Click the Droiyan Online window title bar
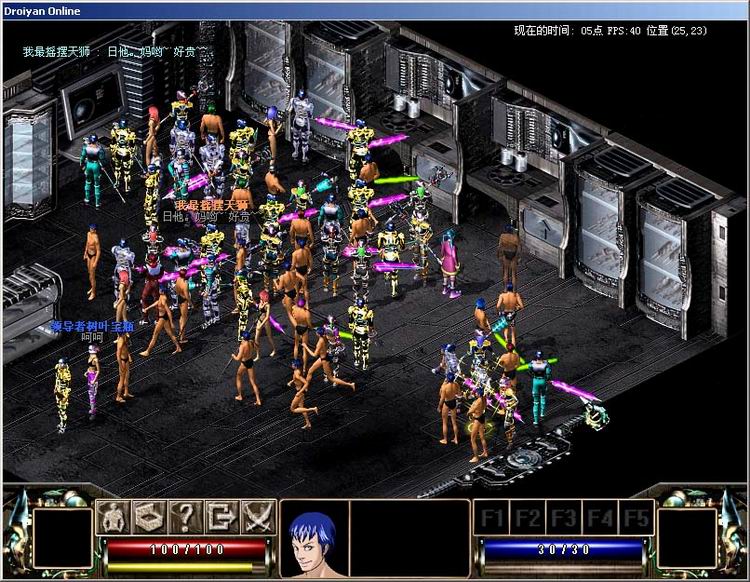The image size is (750, 582). pos(375,10)
